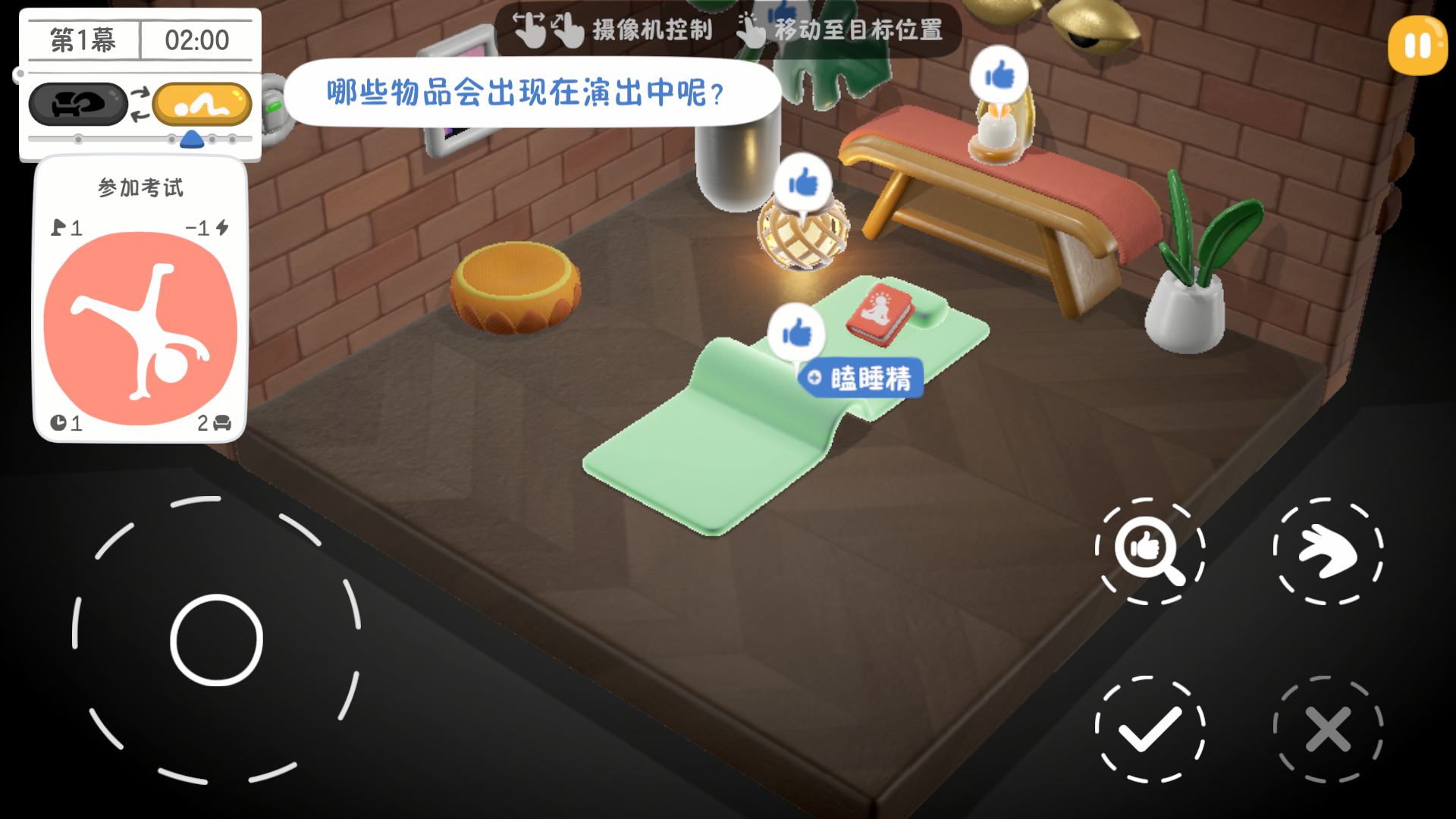Open the 02:00 timer display
1456x819 pixels.
197,39
